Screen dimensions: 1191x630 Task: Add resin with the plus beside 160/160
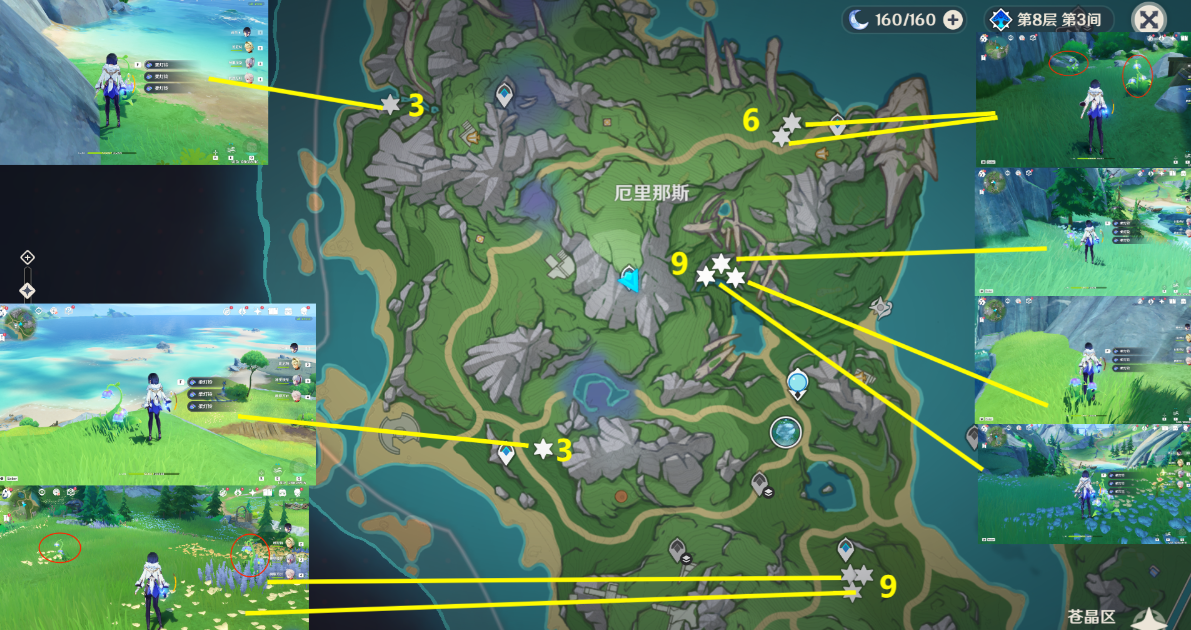(953, 19)
